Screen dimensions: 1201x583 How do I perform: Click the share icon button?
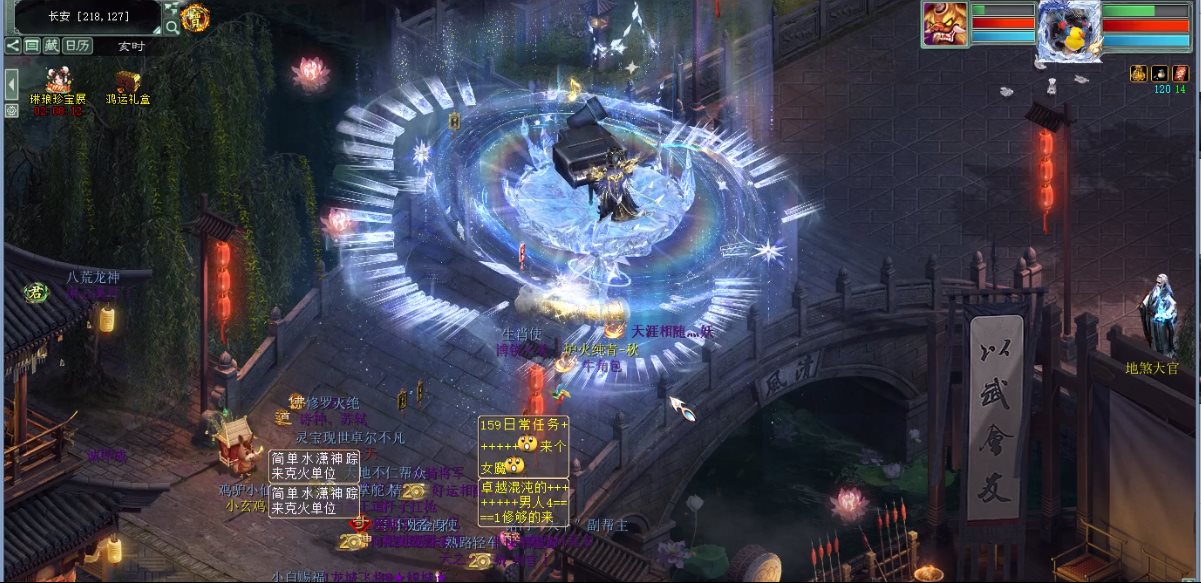click(13, 45)
